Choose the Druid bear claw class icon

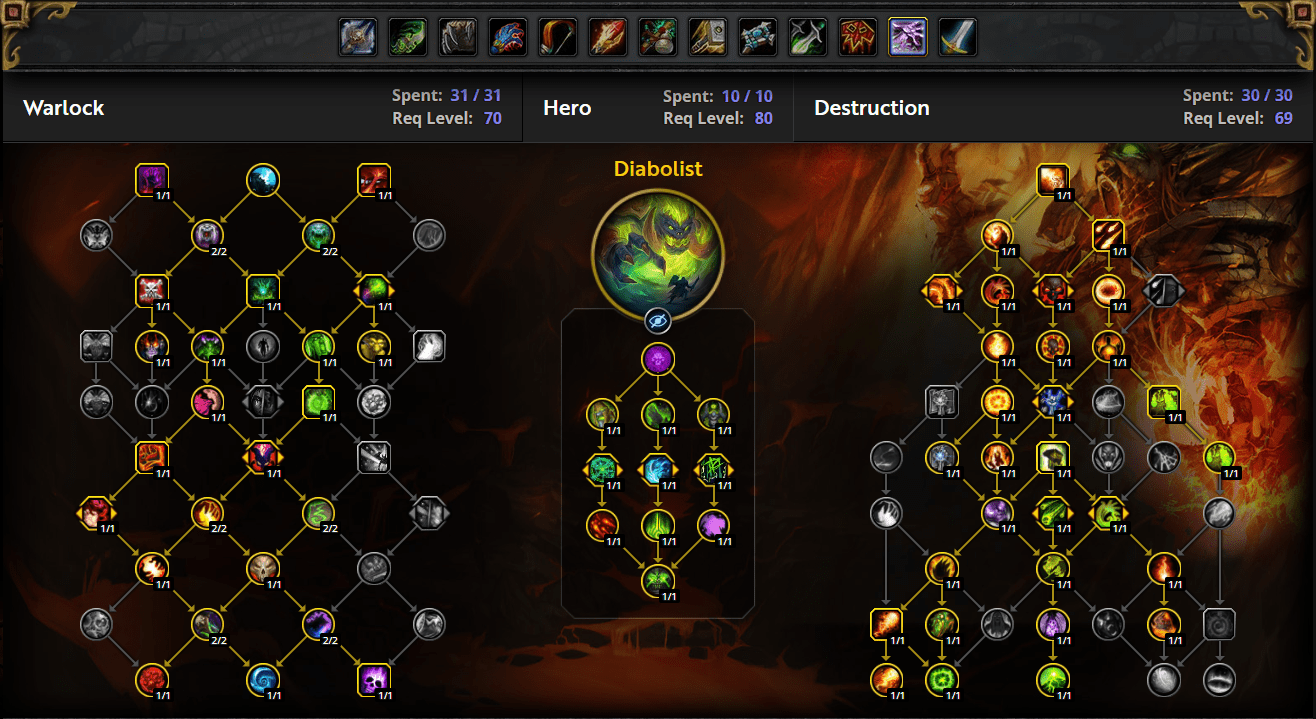click(x=458, y=38)
